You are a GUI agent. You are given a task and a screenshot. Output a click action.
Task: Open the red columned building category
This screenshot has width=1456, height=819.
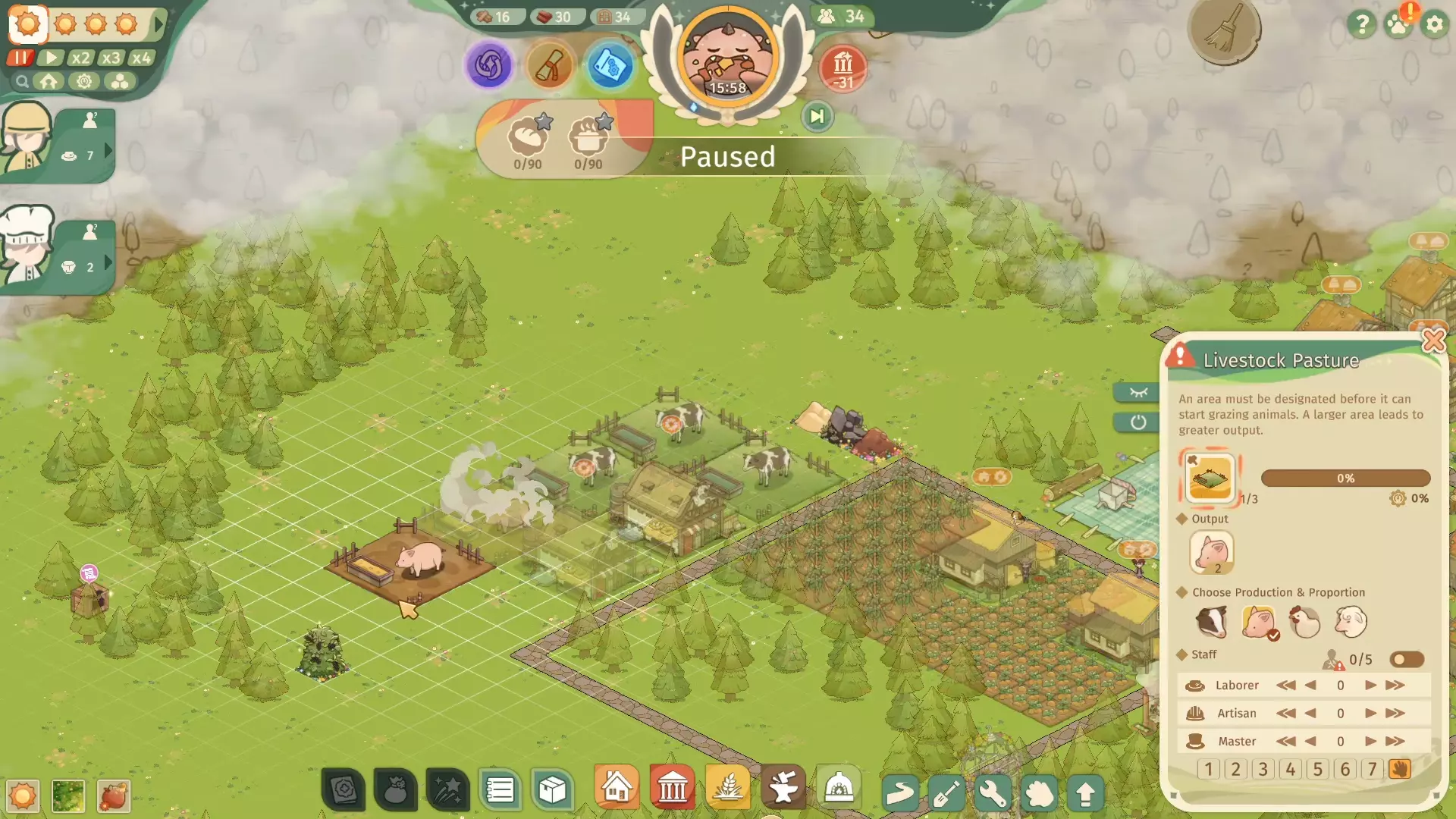click(x=672, y=789)
